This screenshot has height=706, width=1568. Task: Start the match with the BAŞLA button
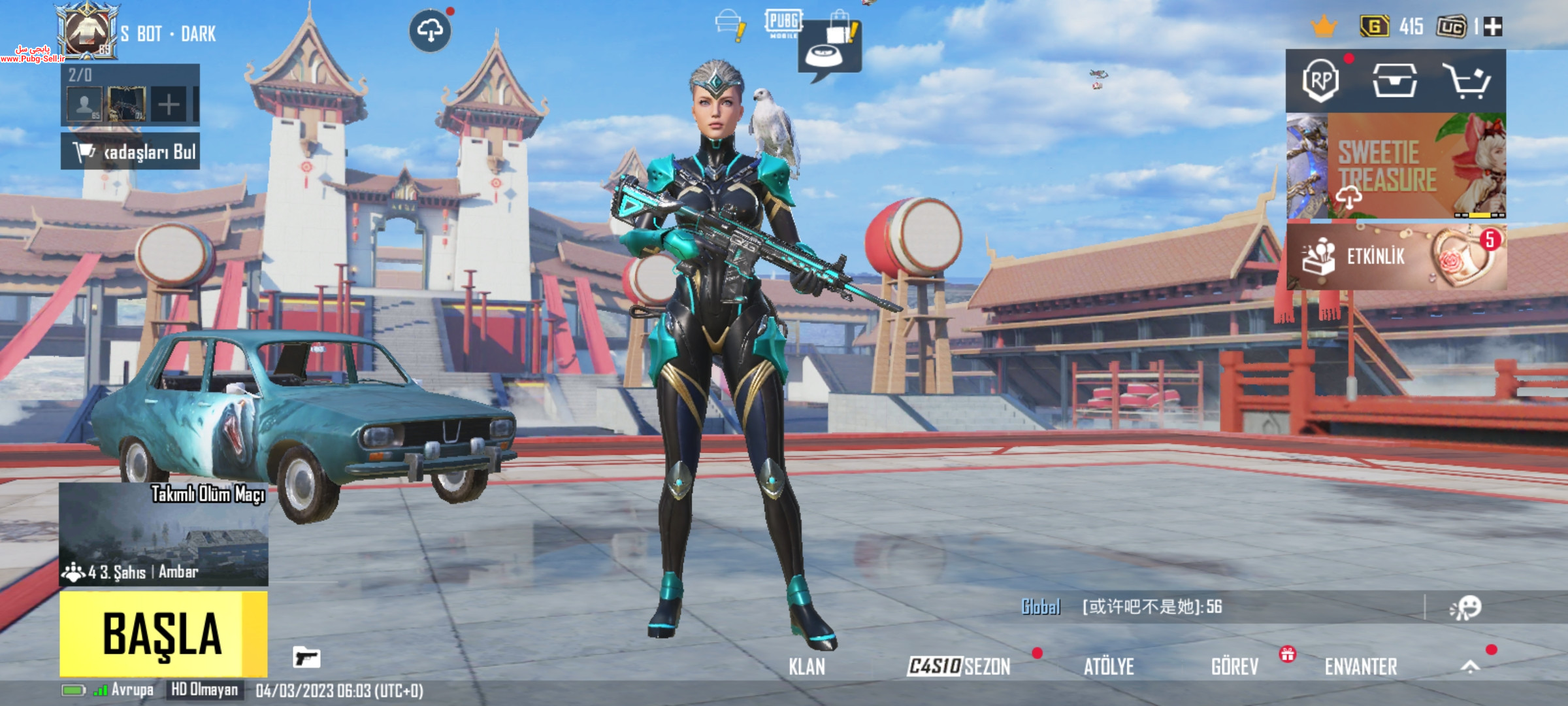(x=163, y=633)
